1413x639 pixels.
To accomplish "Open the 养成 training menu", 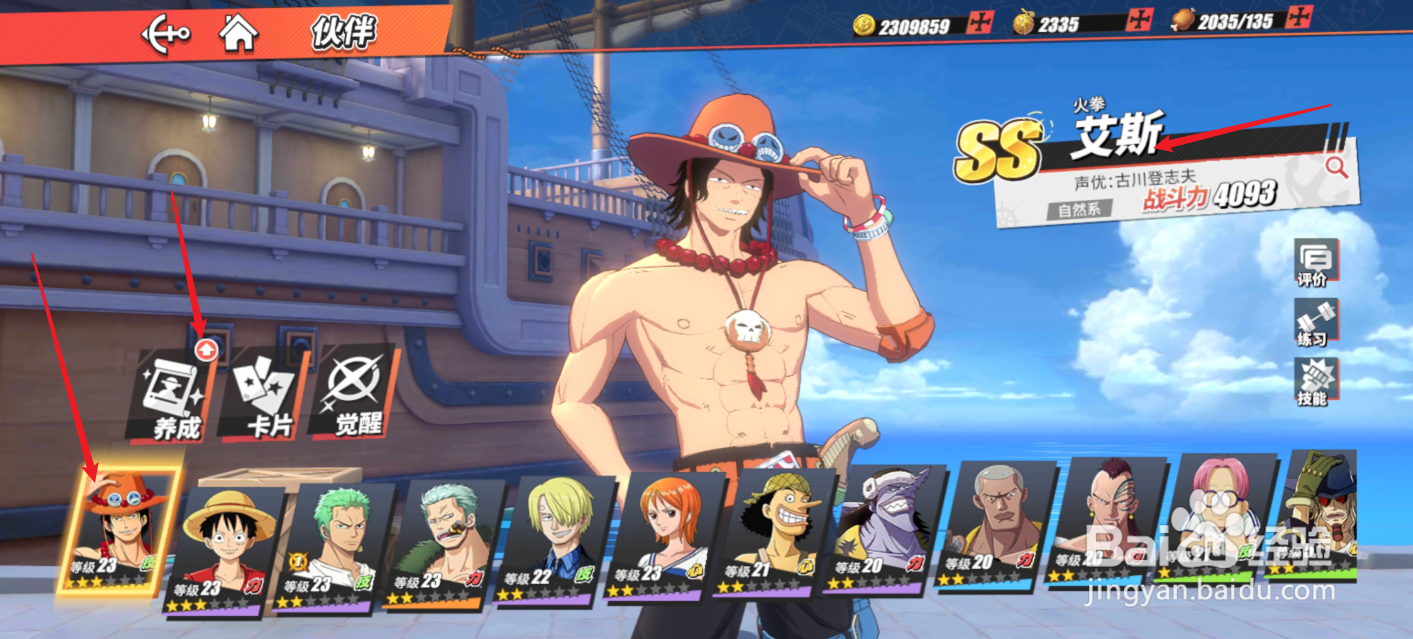I will click(x=172, y=395).
